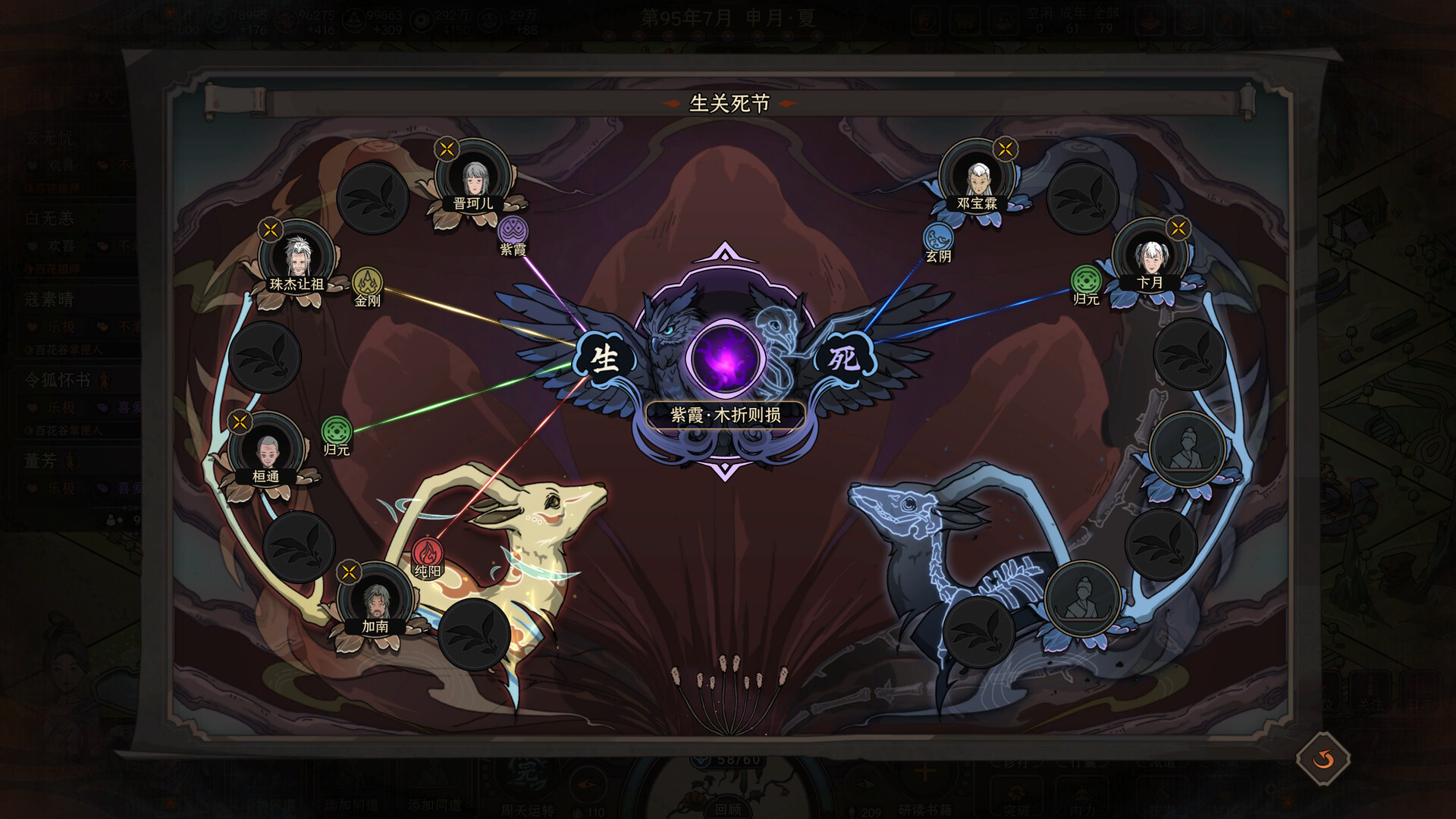Viewport: 1456px width, 819px height.
Task: Pick the 加南 character portrait
Action: point(375,600)
